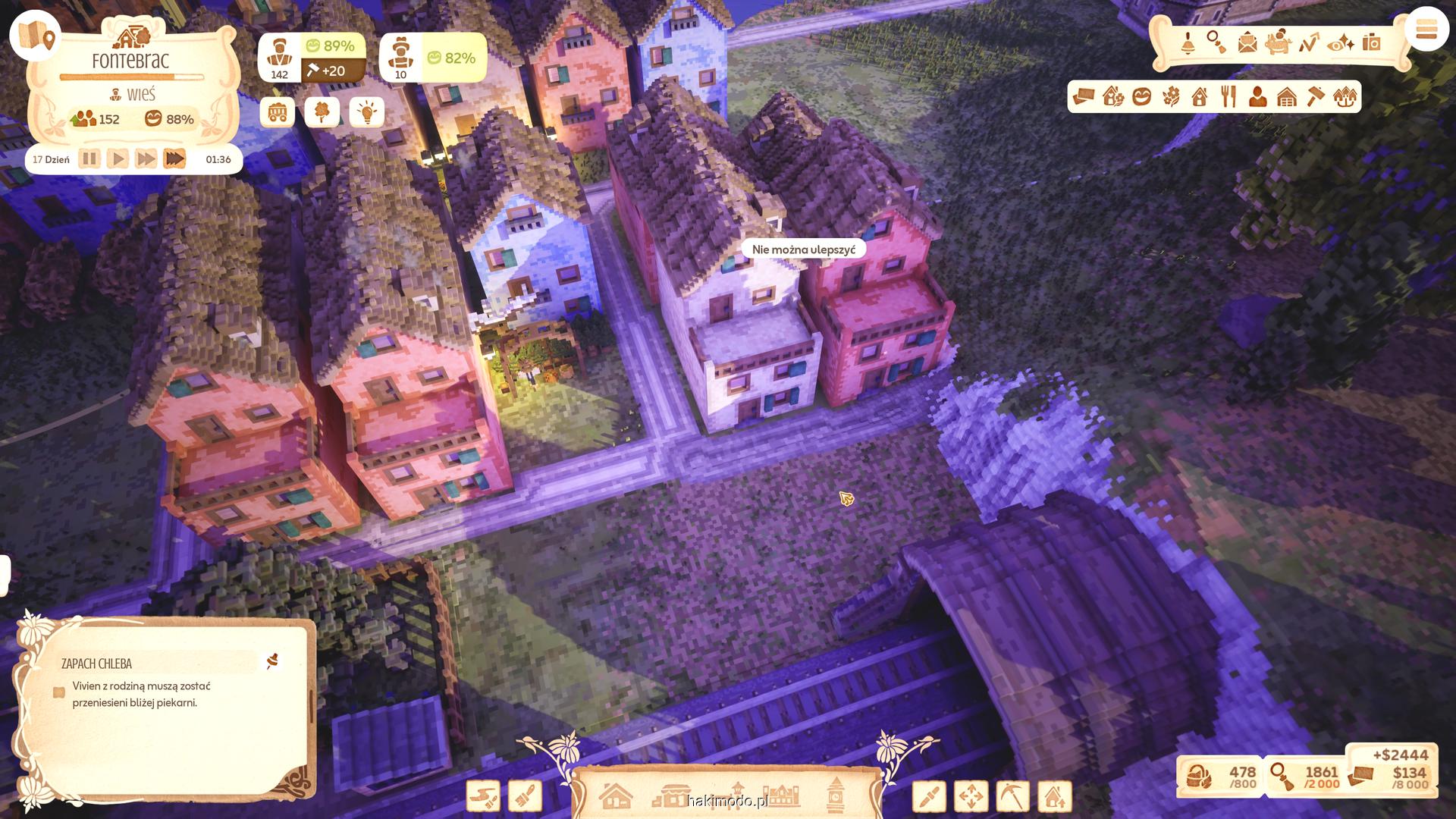Open the clock tower monuments category
Image resolution: width=1456 pixels, height=819 pixels.
tap(836, 796)
